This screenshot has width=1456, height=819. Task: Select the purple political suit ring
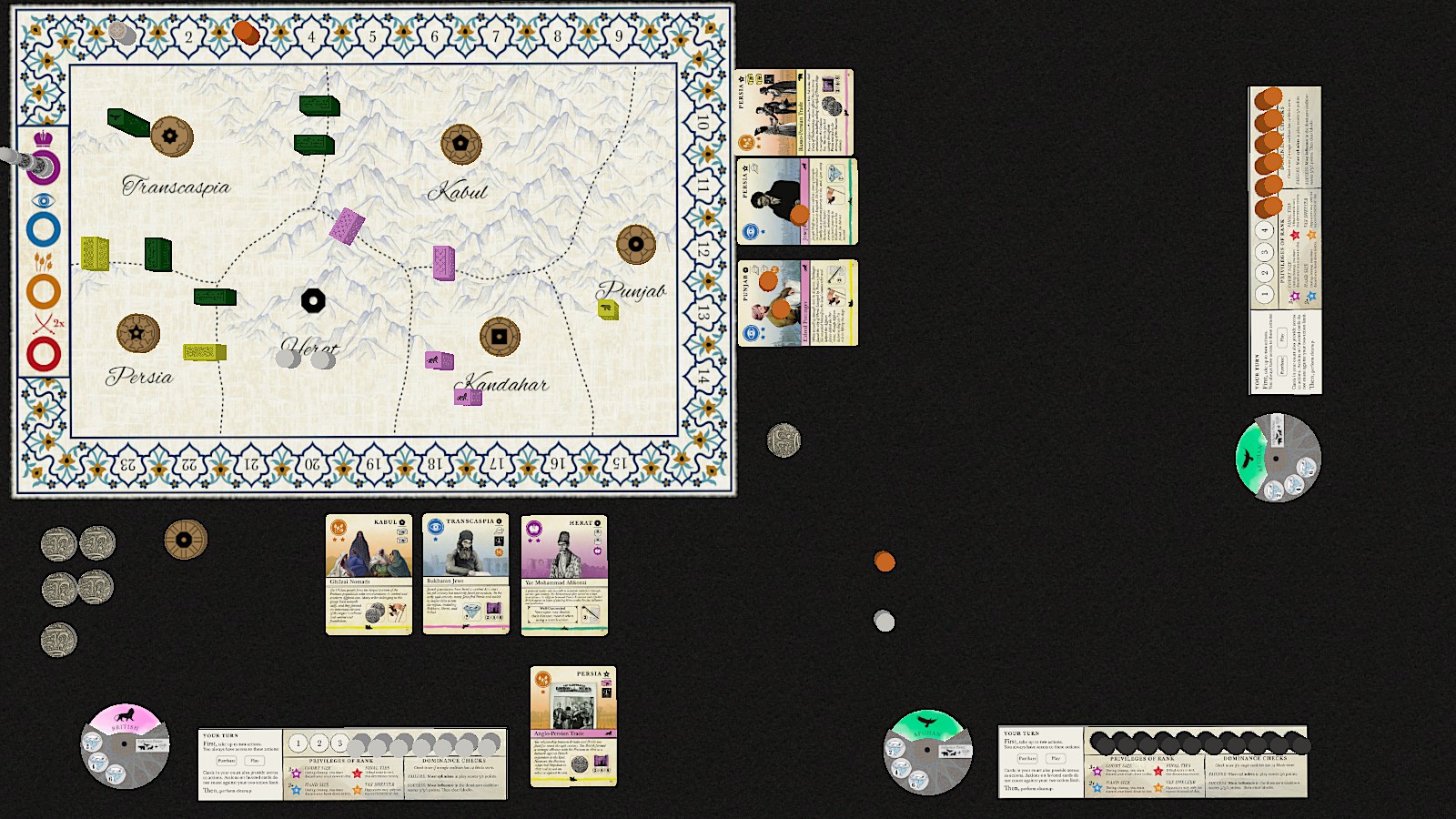click(x=44, y=168)
